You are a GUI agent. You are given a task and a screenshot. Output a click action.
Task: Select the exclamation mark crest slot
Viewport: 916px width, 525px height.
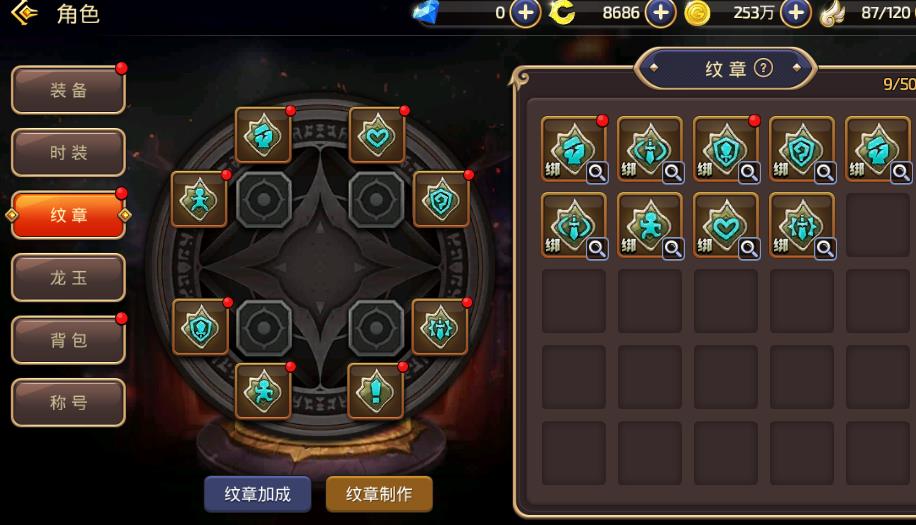point(375,391)
